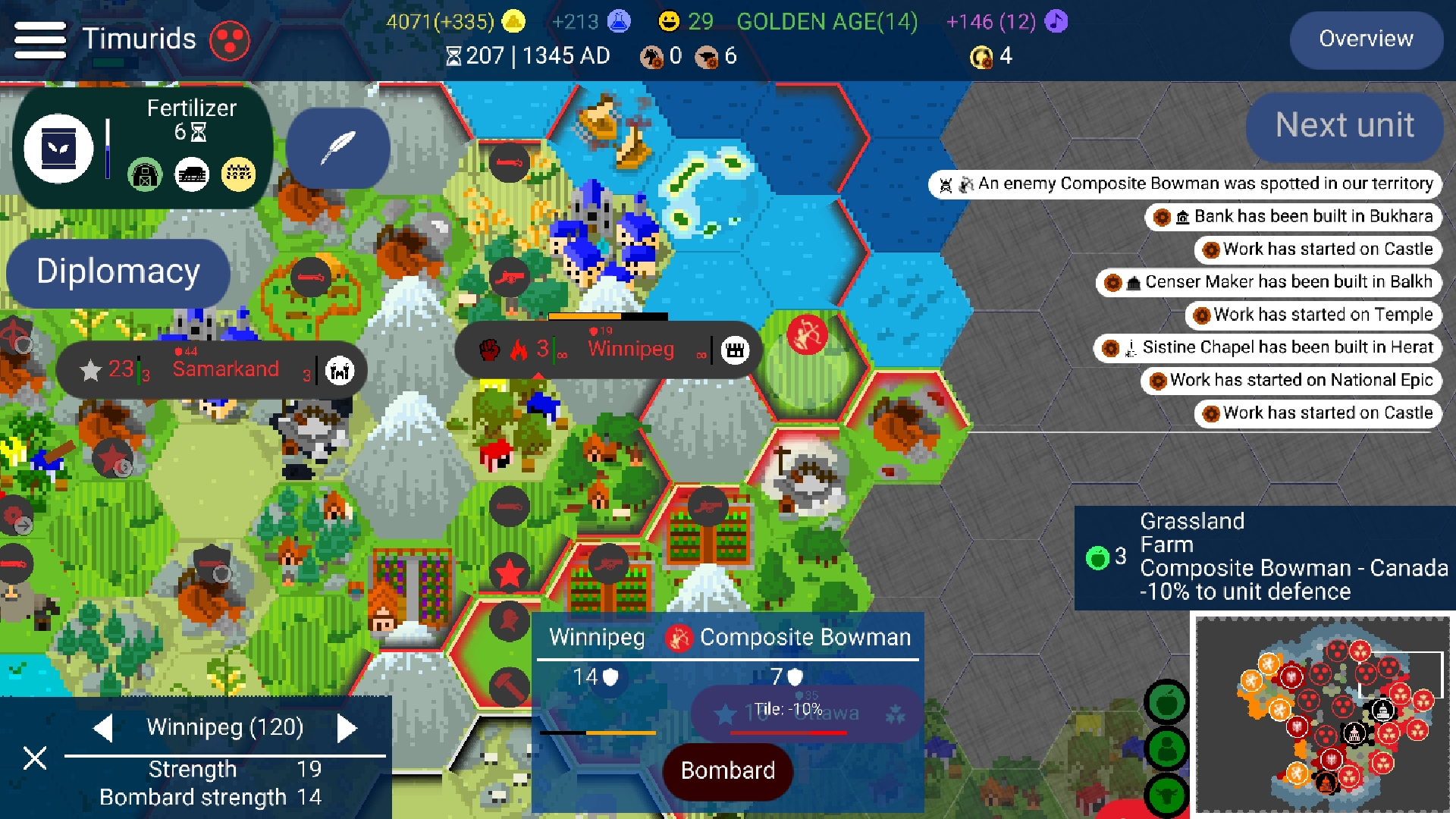Click the quill icon beside the research panel
Image resolution: width=1456 pixels, height=819 pixels.
coord(338,146)
